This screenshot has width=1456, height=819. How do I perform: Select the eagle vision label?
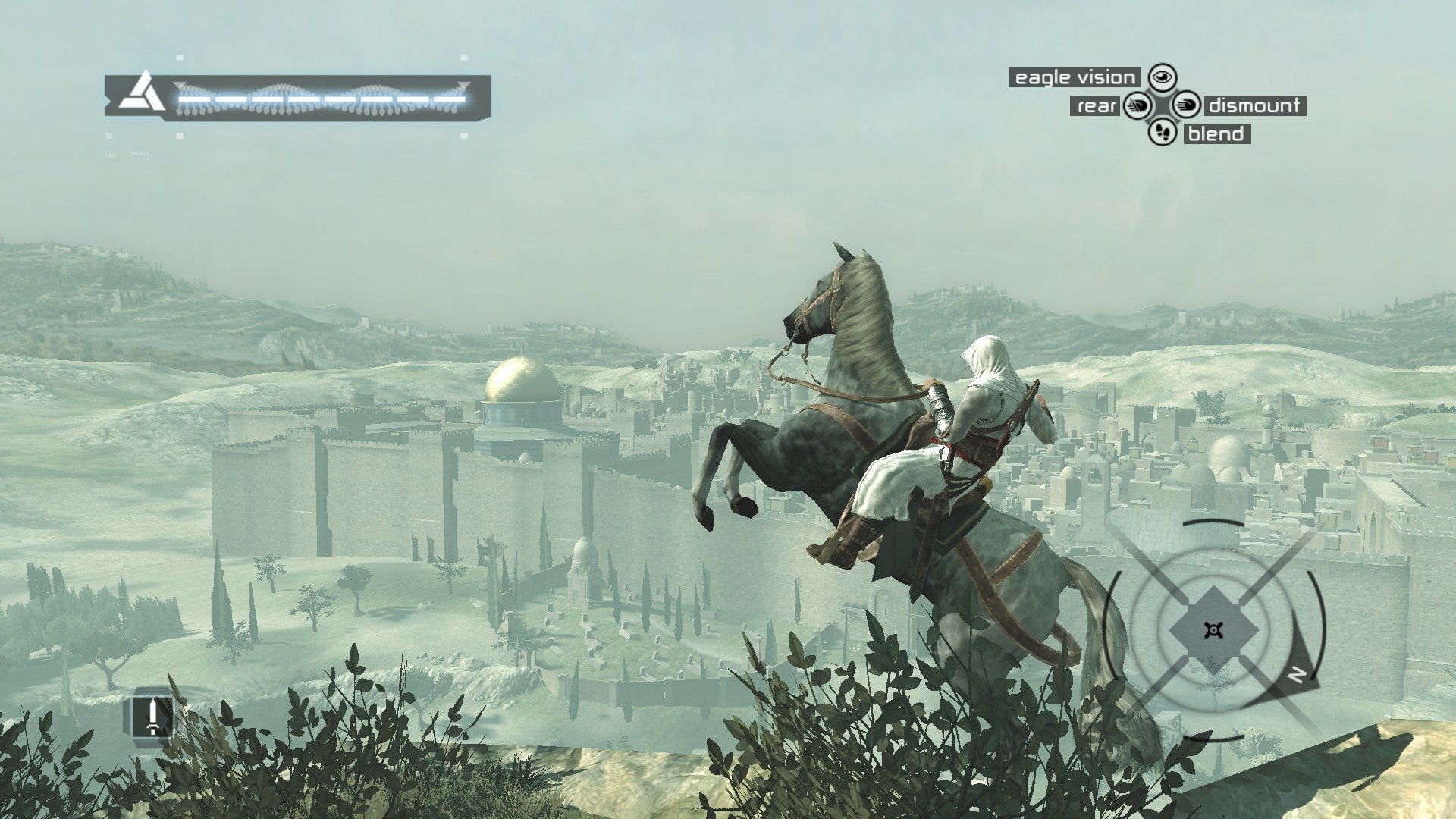1073,77
